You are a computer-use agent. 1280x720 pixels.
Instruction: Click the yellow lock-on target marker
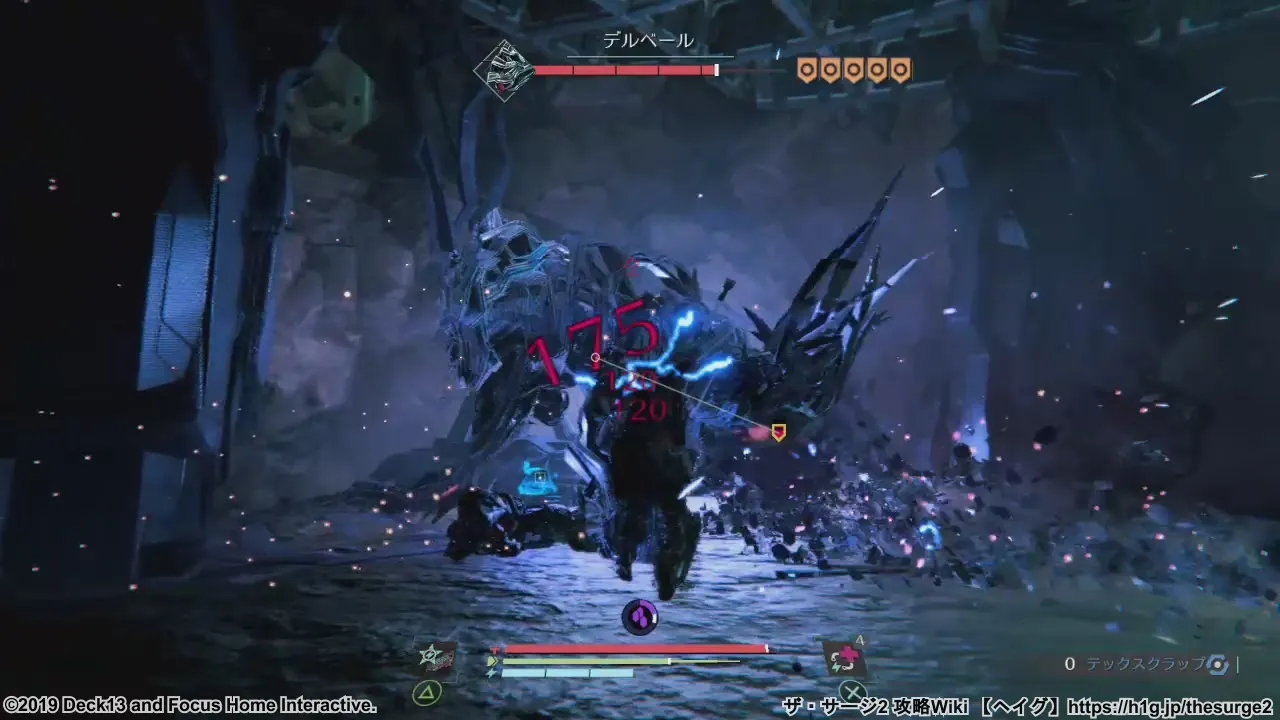(778, 432)
